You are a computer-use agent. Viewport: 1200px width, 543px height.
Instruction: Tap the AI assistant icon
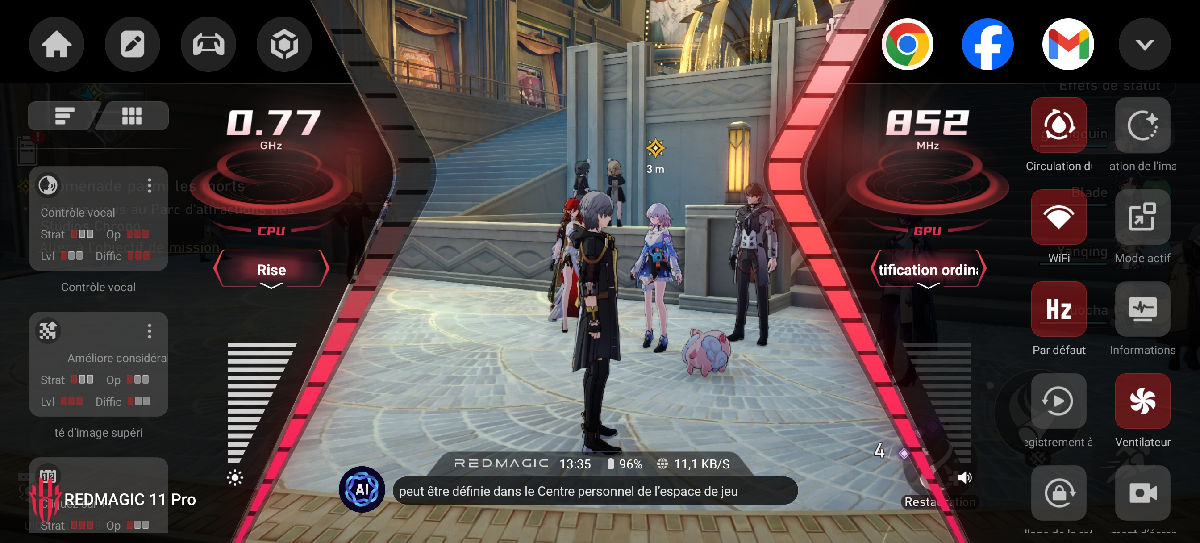(361, 489)
